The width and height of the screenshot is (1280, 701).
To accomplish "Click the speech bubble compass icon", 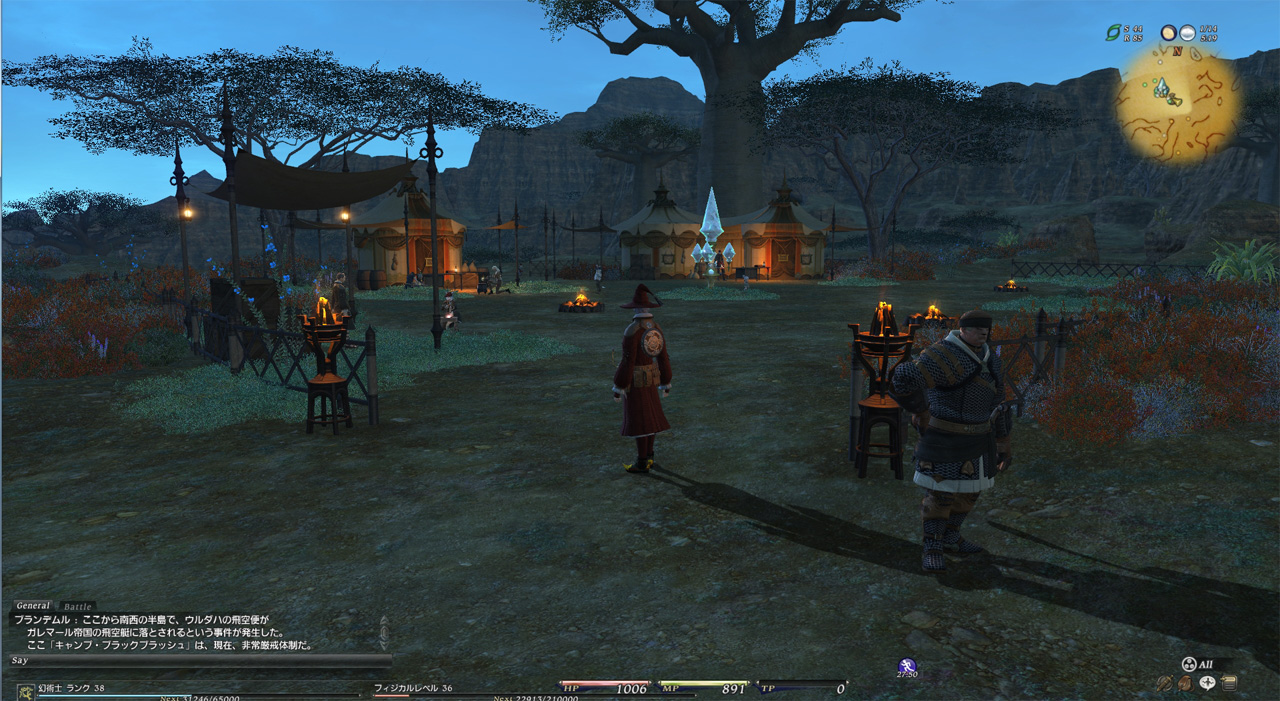I will (1207, 684).
